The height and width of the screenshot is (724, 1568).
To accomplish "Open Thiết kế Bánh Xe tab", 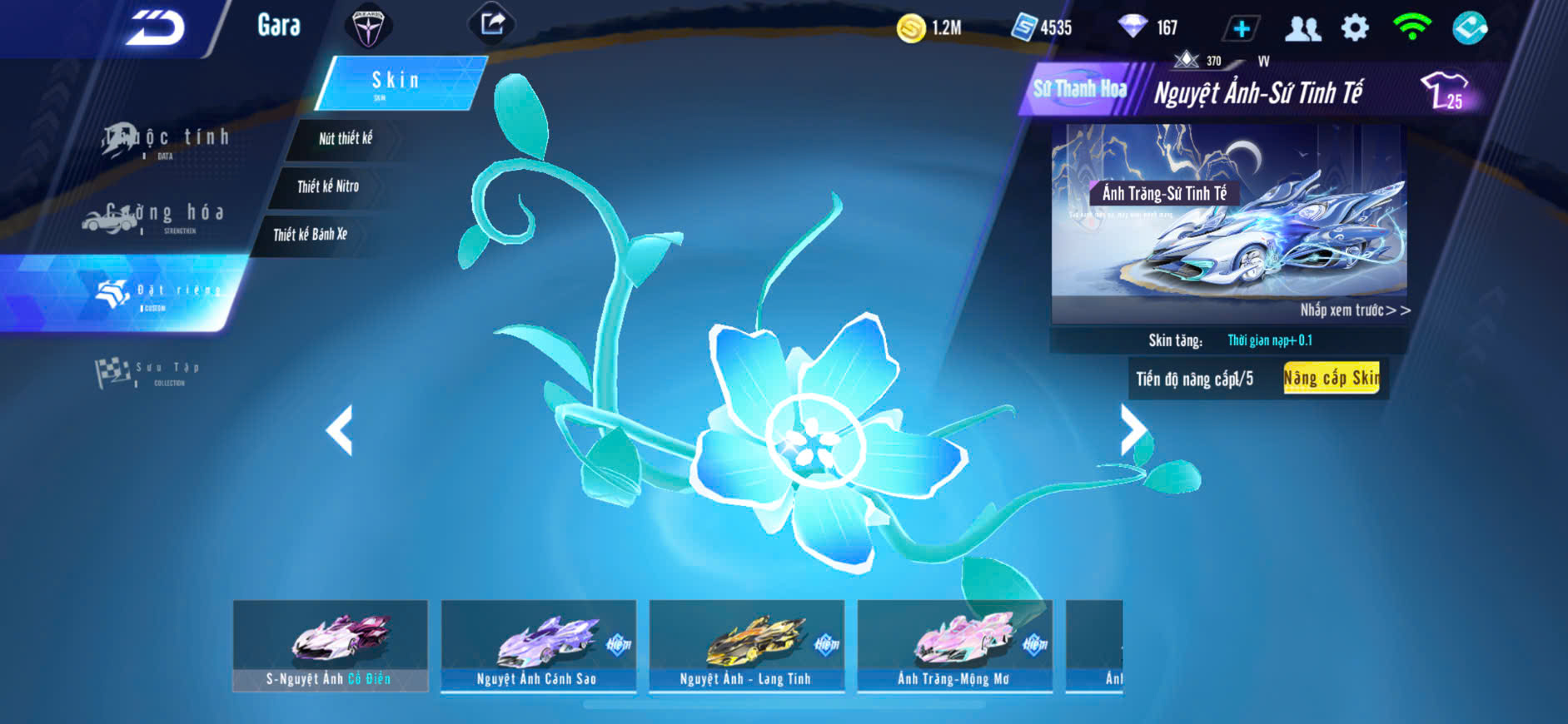I will pos(310,235).
